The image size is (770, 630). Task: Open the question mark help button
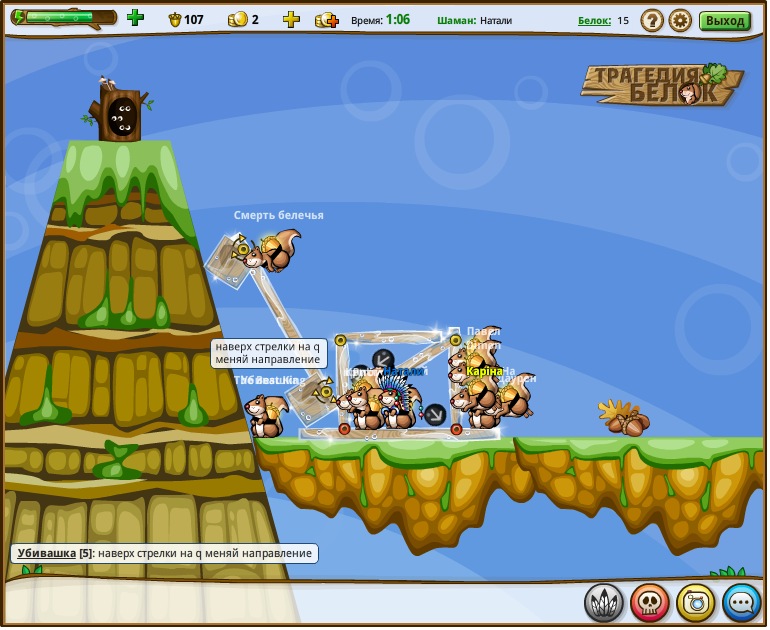point(651,20)
